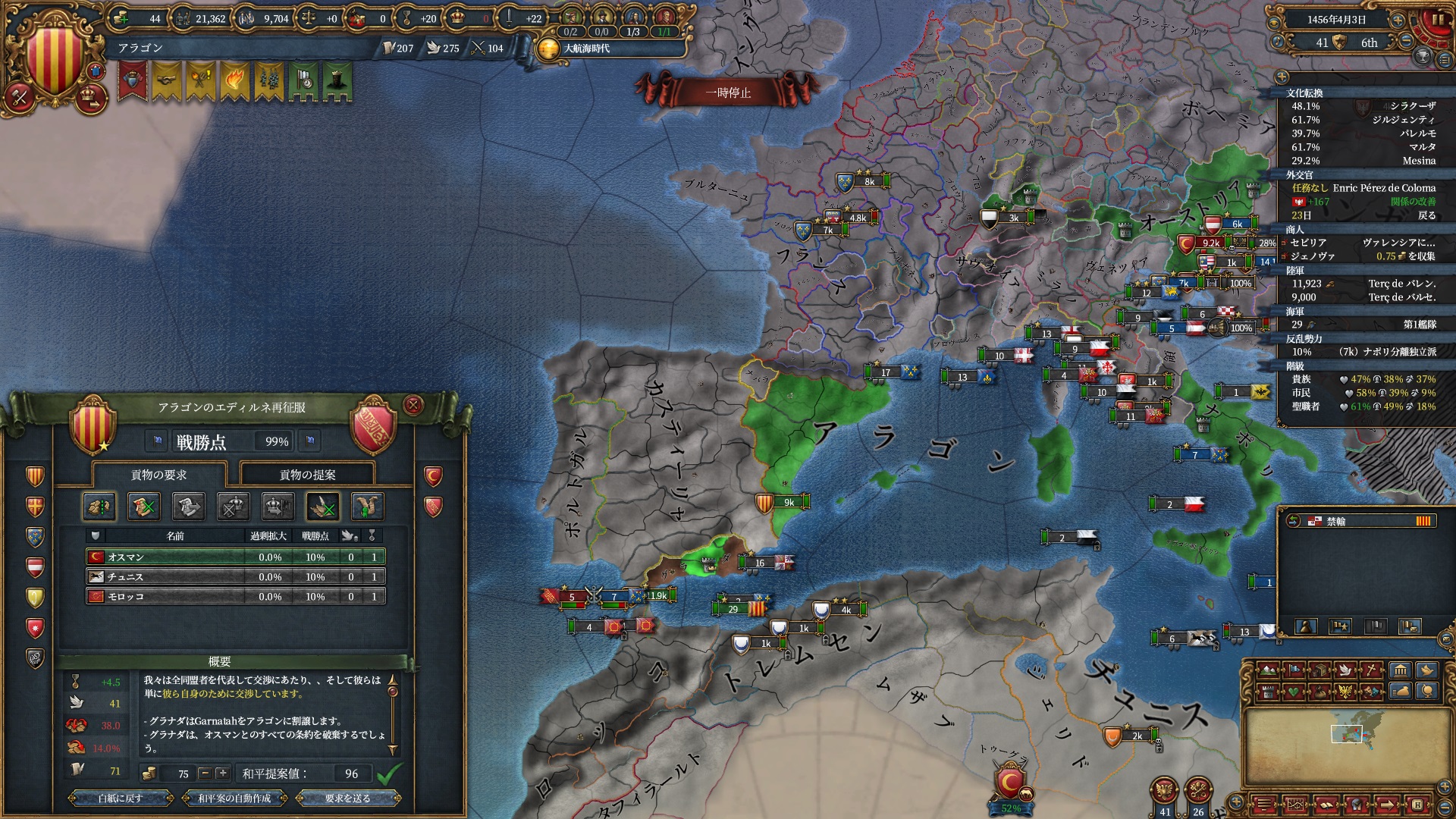1456x819 pixels.
Task: Increase the gold demand with plus button
Action: coord(222,773)
